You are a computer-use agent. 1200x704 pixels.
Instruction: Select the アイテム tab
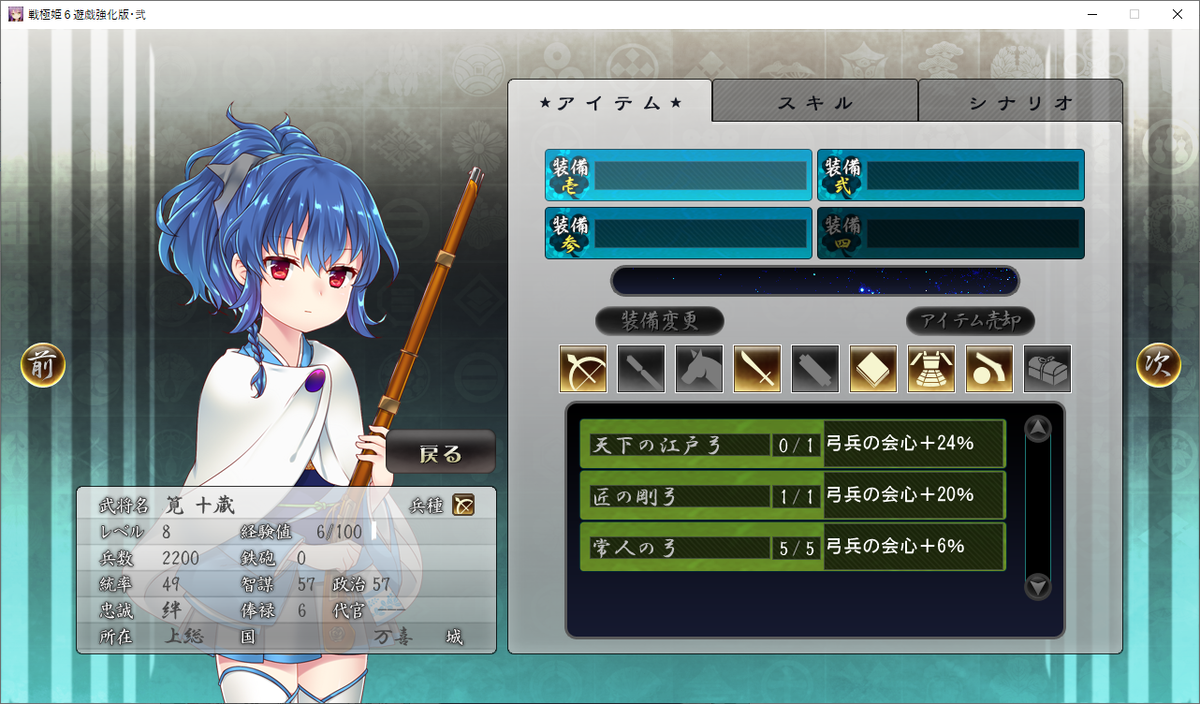[610, 102]
